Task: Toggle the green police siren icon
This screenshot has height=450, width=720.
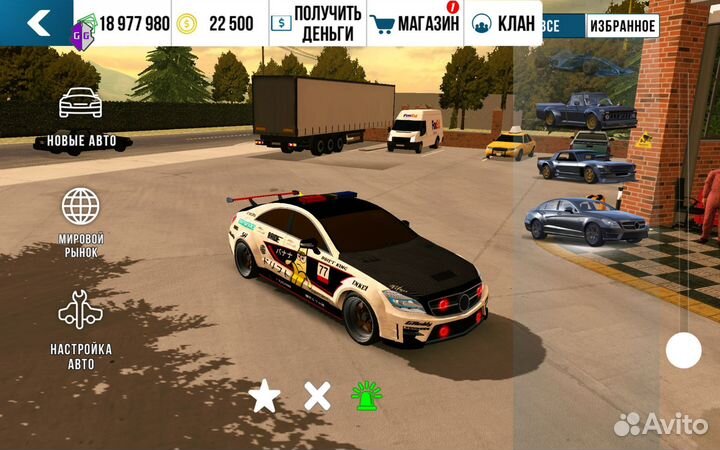Action: pos(367,396)
